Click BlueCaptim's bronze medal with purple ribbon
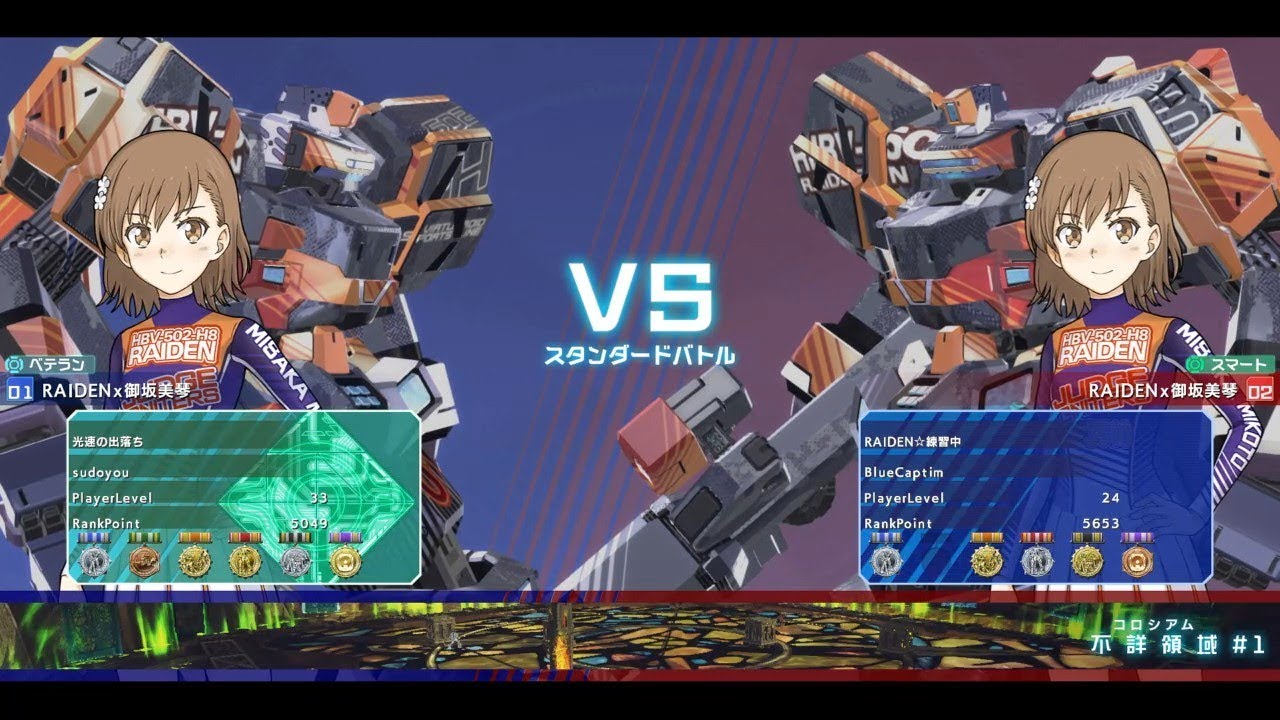Screen dimensions: 1280x720 [x=1138, y=560]
